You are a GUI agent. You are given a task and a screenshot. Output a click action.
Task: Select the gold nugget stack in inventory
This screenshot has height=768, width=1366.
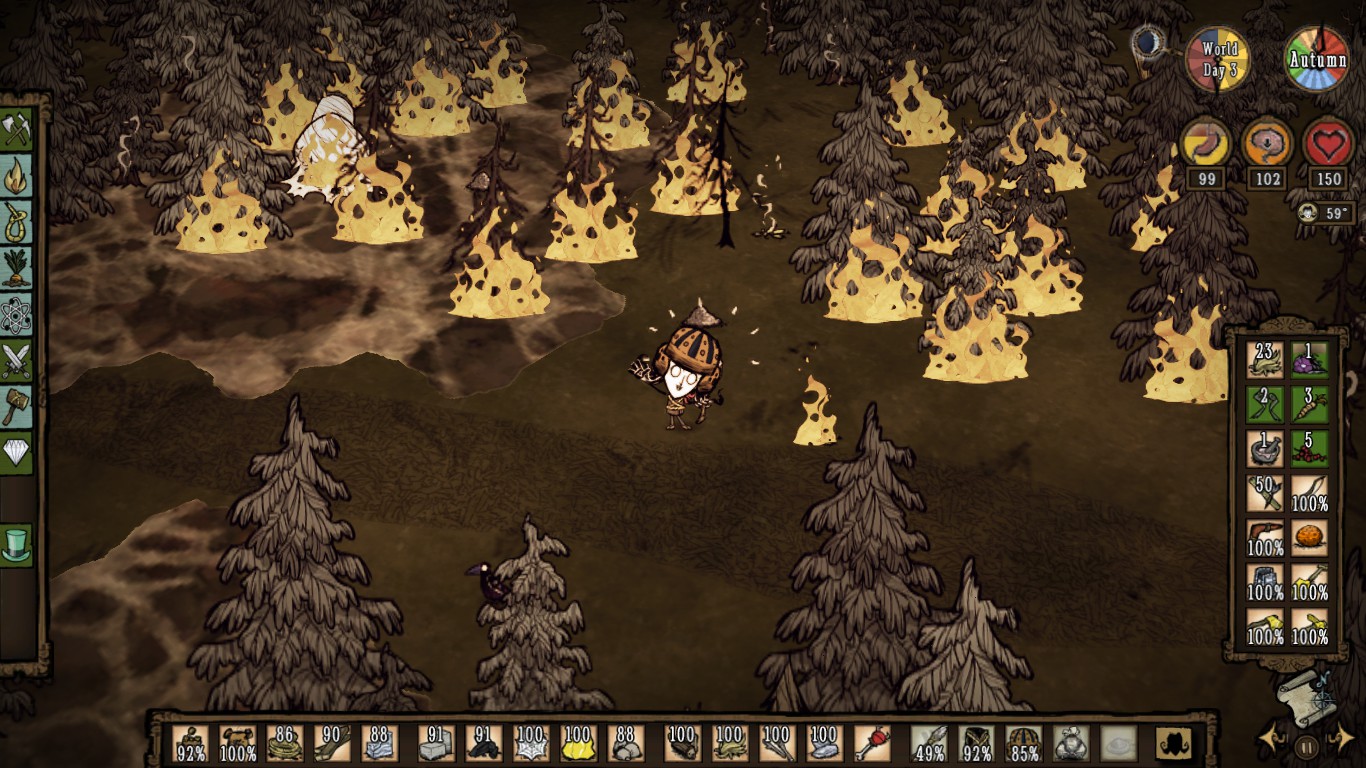pyautogui.click(x=578, y=743)
